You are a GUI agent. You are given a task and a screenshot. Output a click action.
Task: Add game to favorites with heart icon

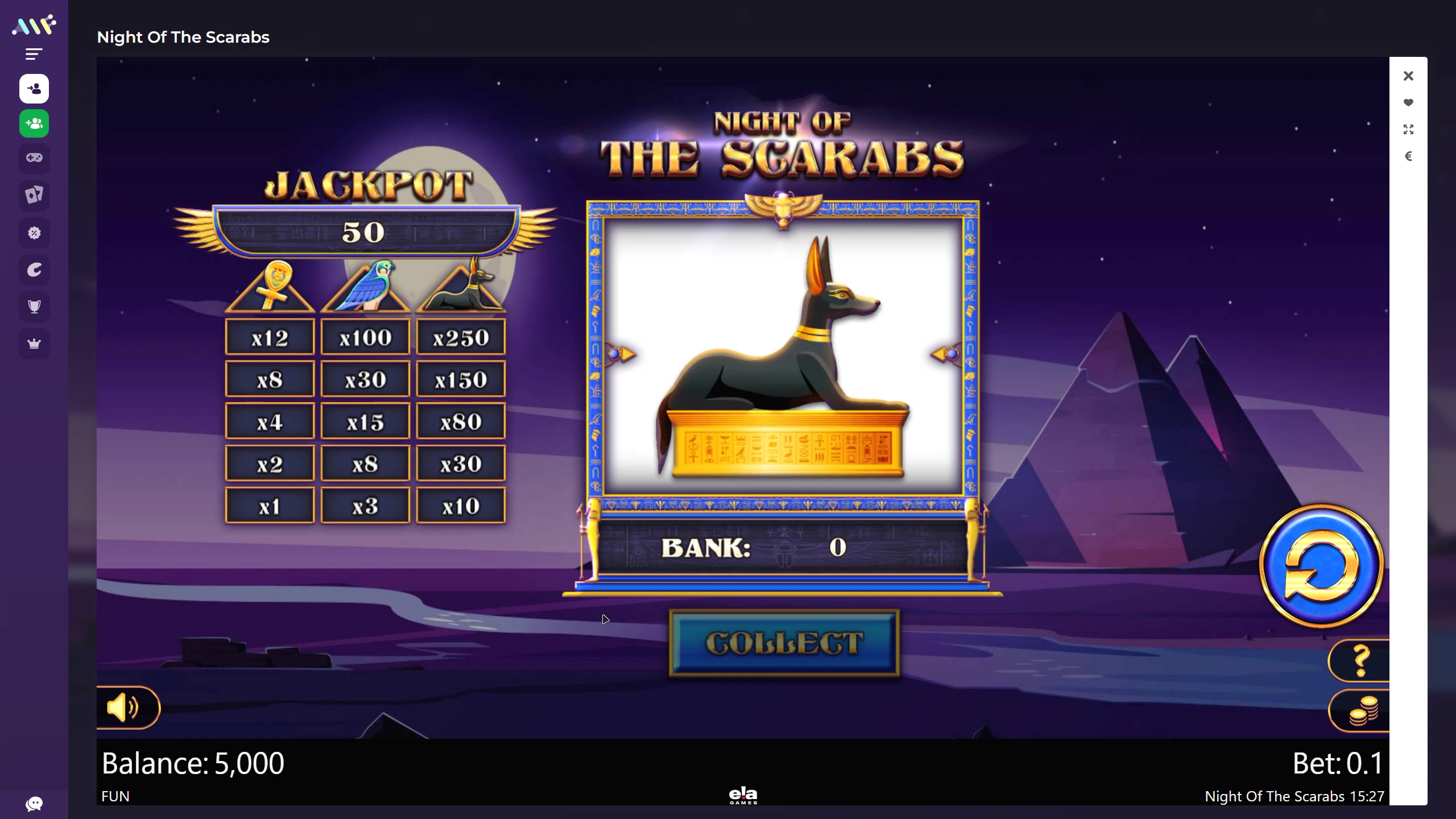[x=1408, y=103]
